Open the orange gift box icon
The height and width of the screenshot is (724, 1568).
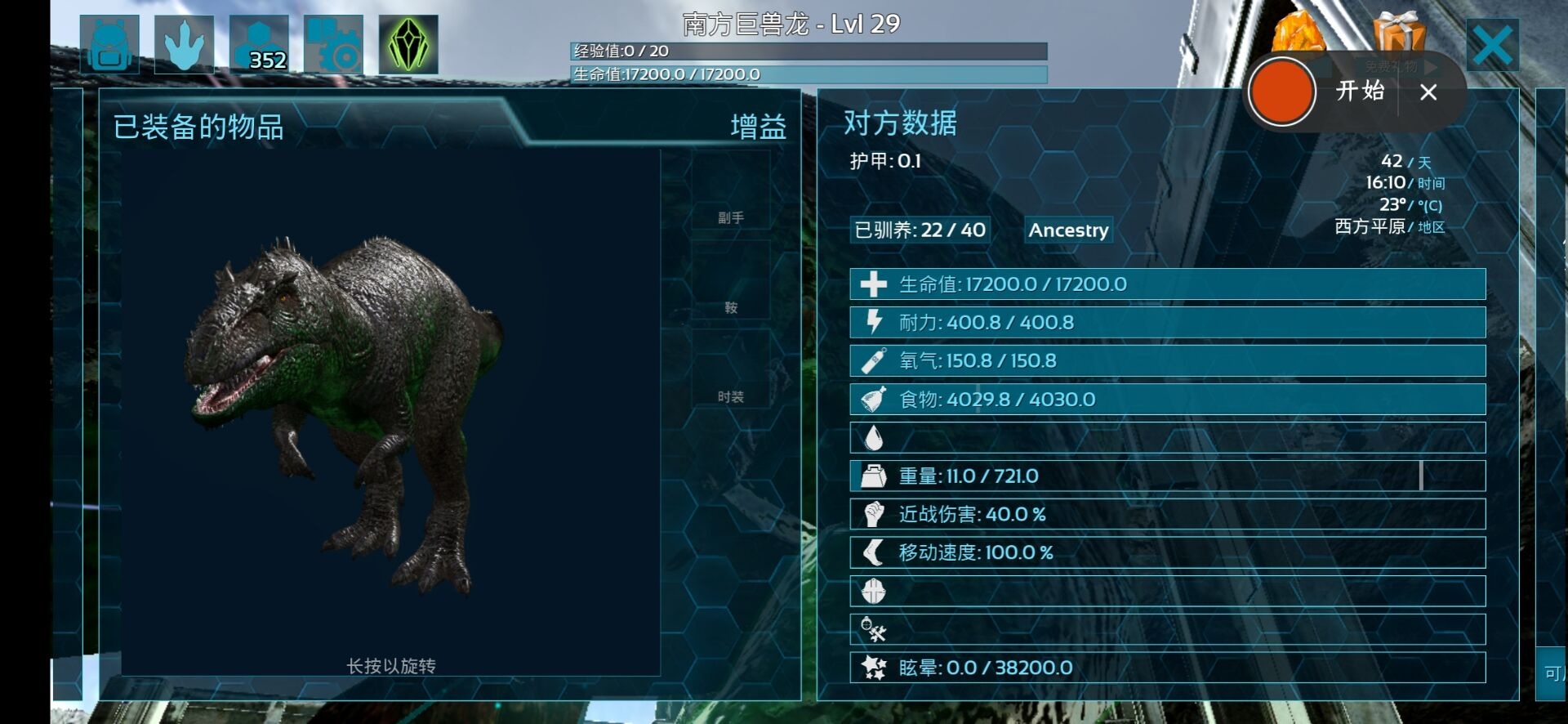[x=1399, y=31]
